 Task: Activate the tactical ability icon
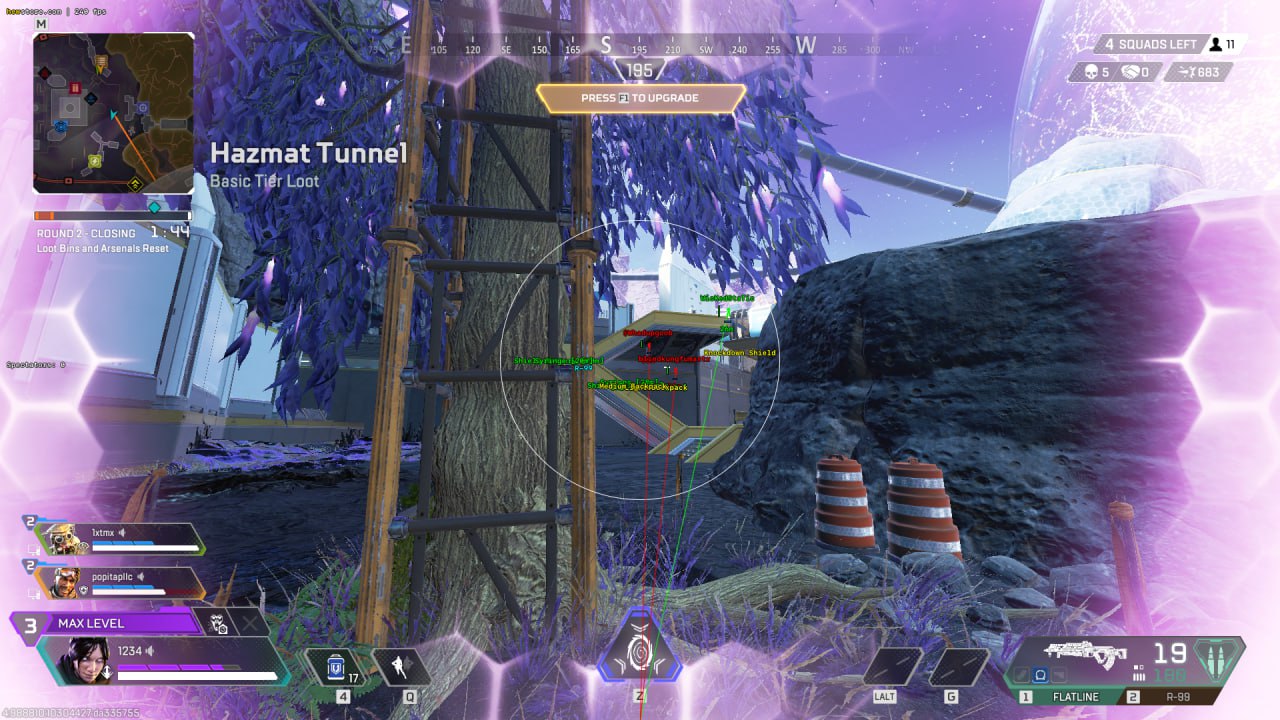click(401, 666)
